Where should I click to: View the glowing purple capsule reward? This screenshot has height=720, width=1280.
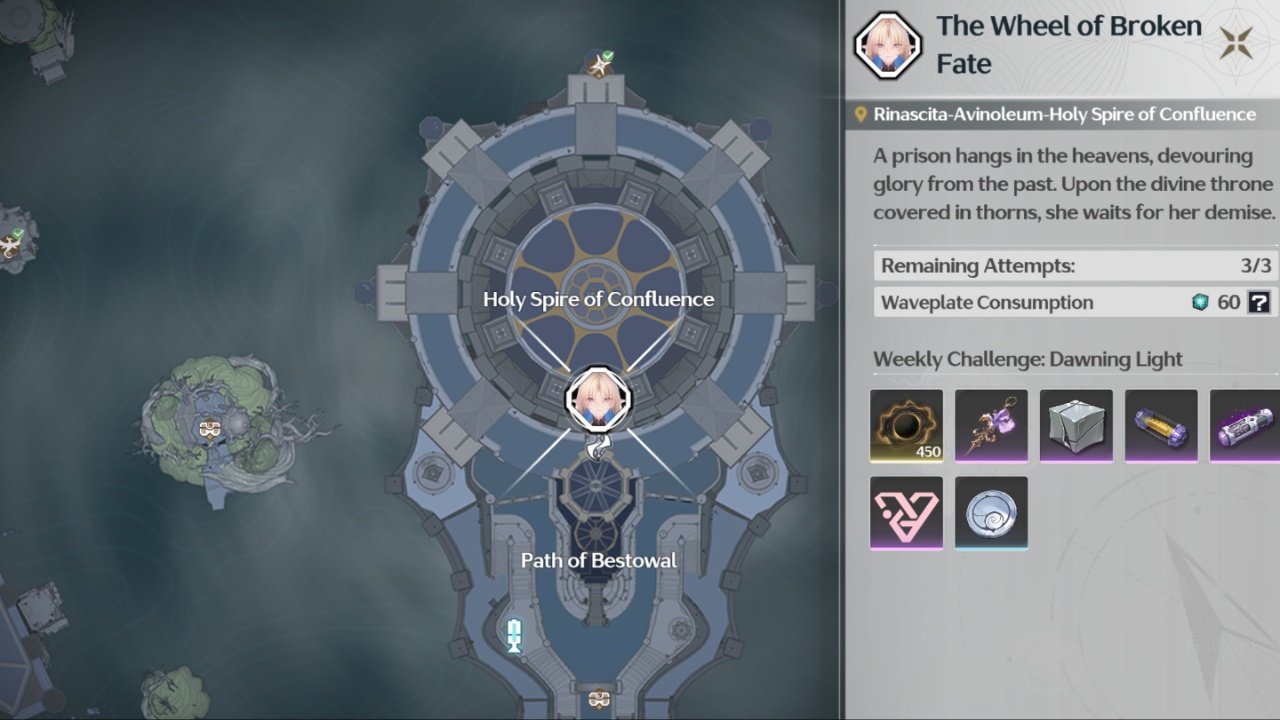(1245, 426)
